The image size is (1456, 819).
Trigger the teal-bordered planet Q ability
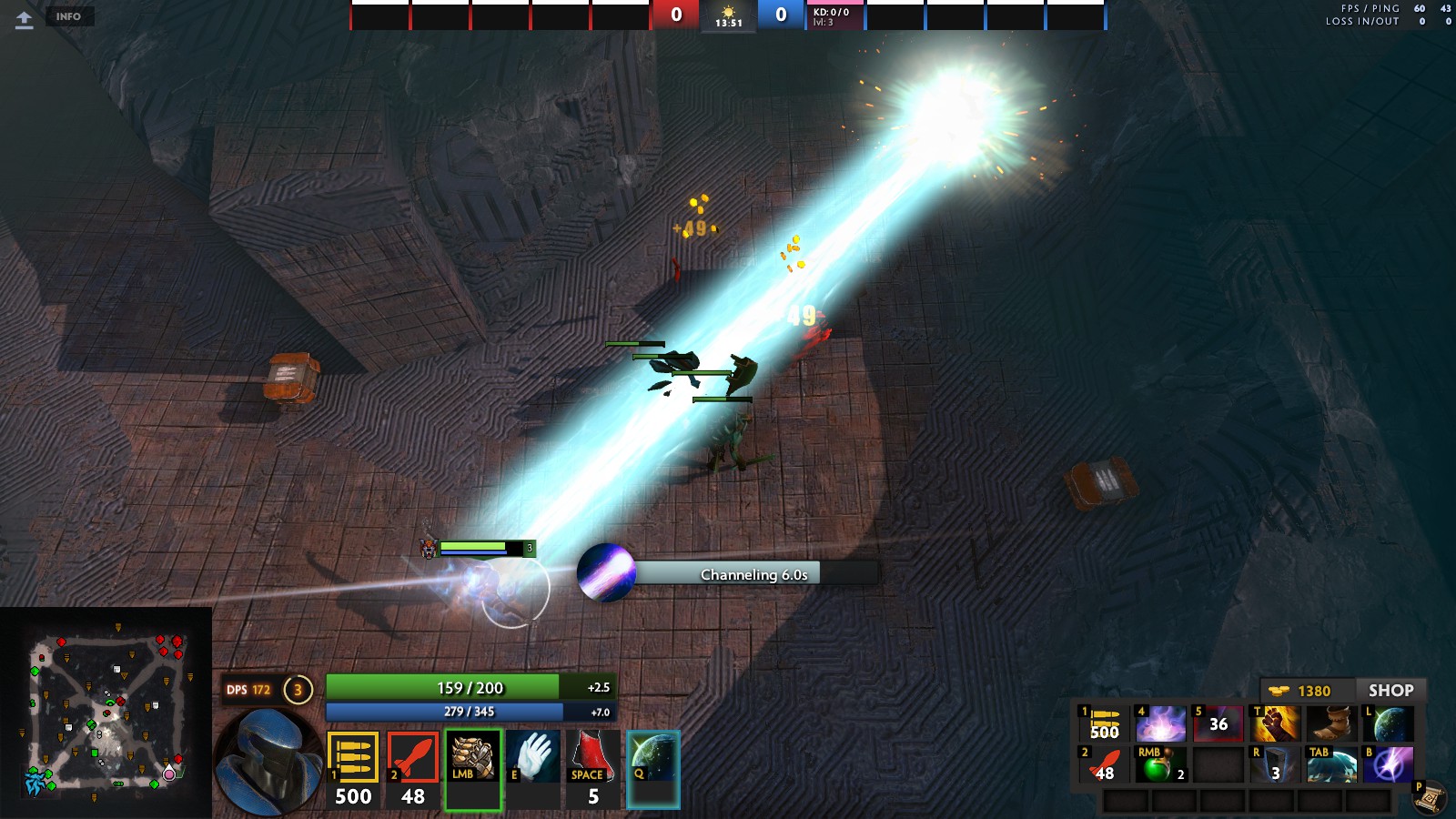click(652, 769)
